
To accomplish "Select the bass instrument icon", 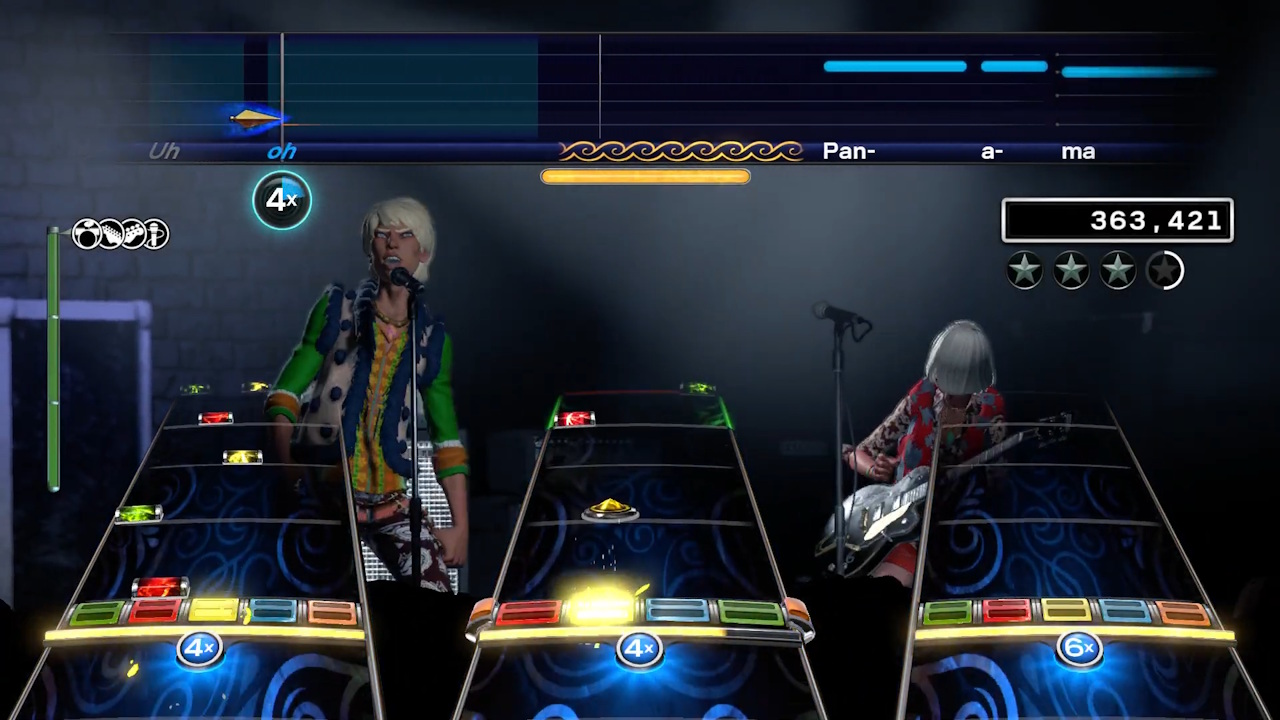I will [x=133, y=233].
